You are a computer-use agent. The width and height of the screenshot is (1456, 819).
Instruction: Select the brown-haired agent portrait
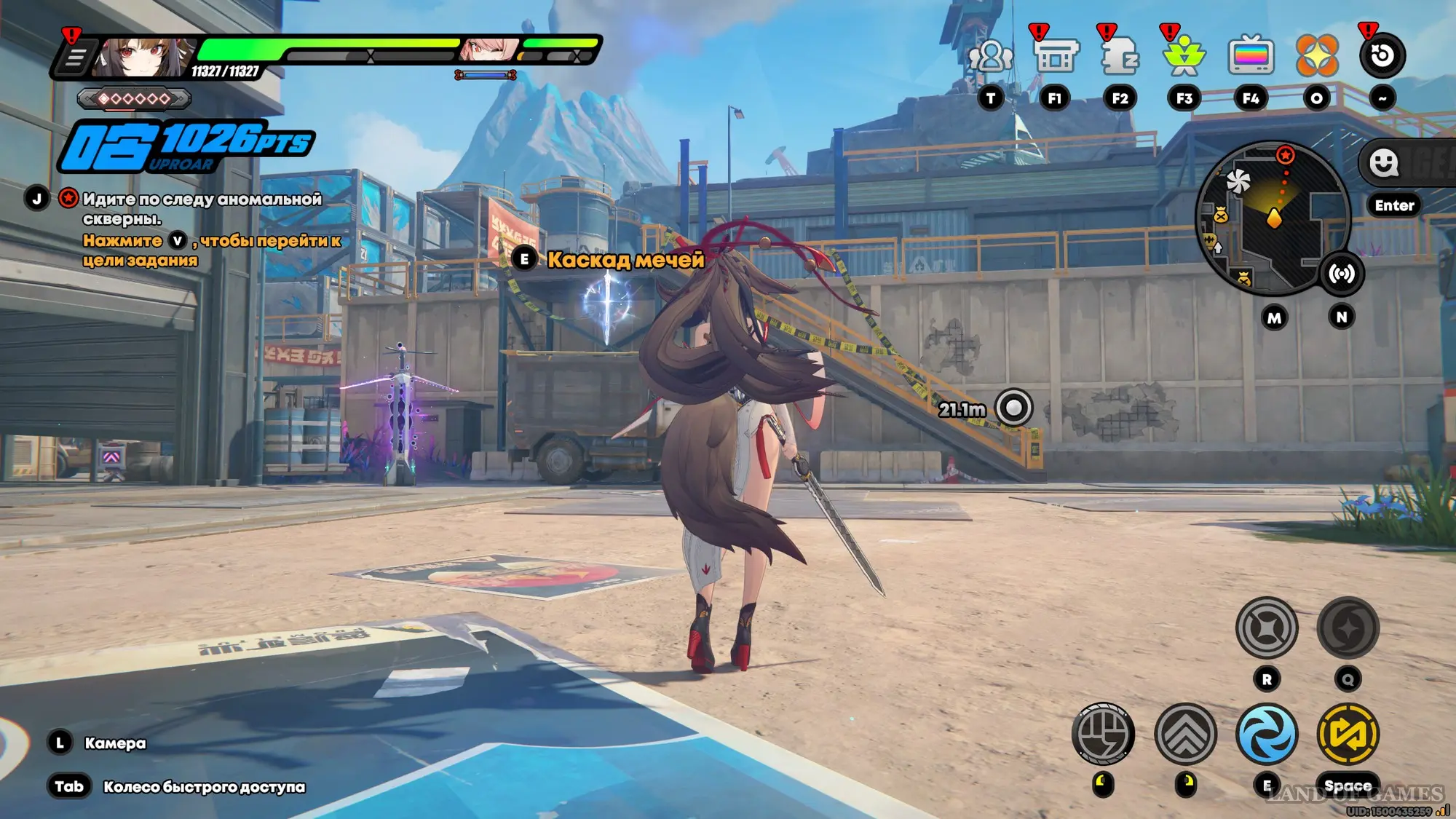tap(143, 57)
